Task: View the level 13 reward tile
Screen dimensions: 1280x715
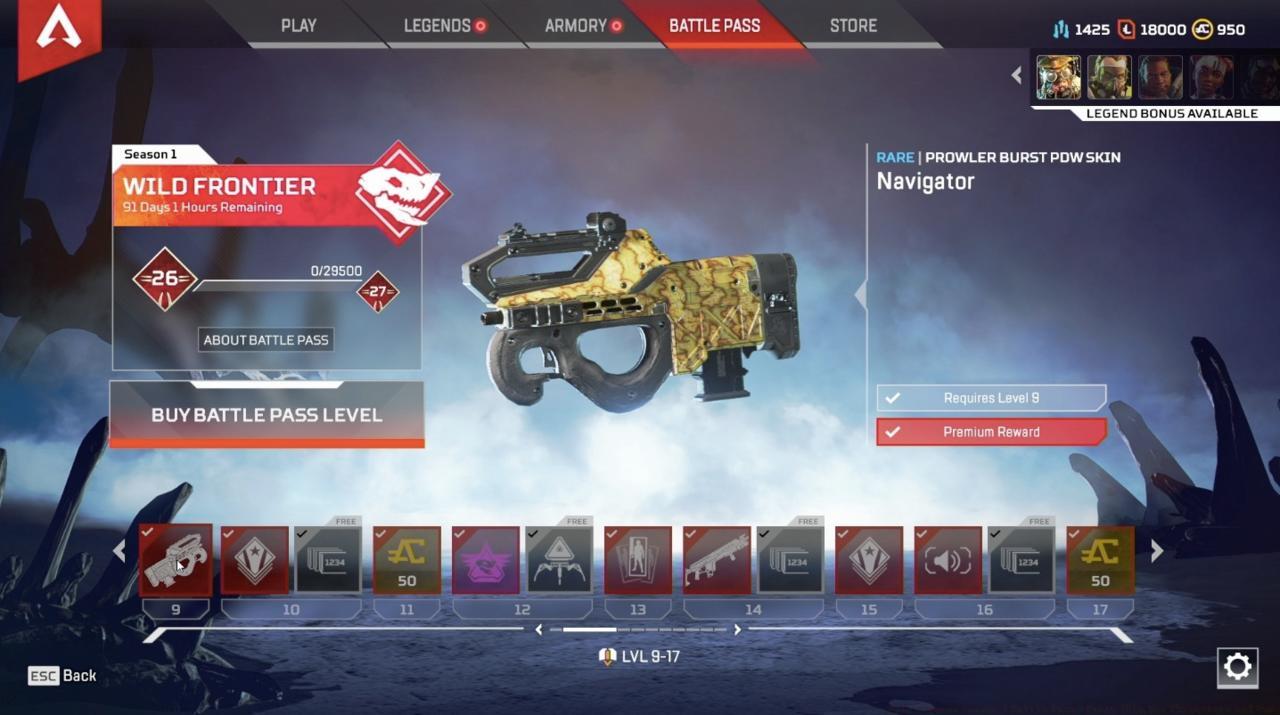Action: pyautogui.click(x=638, y=560)
